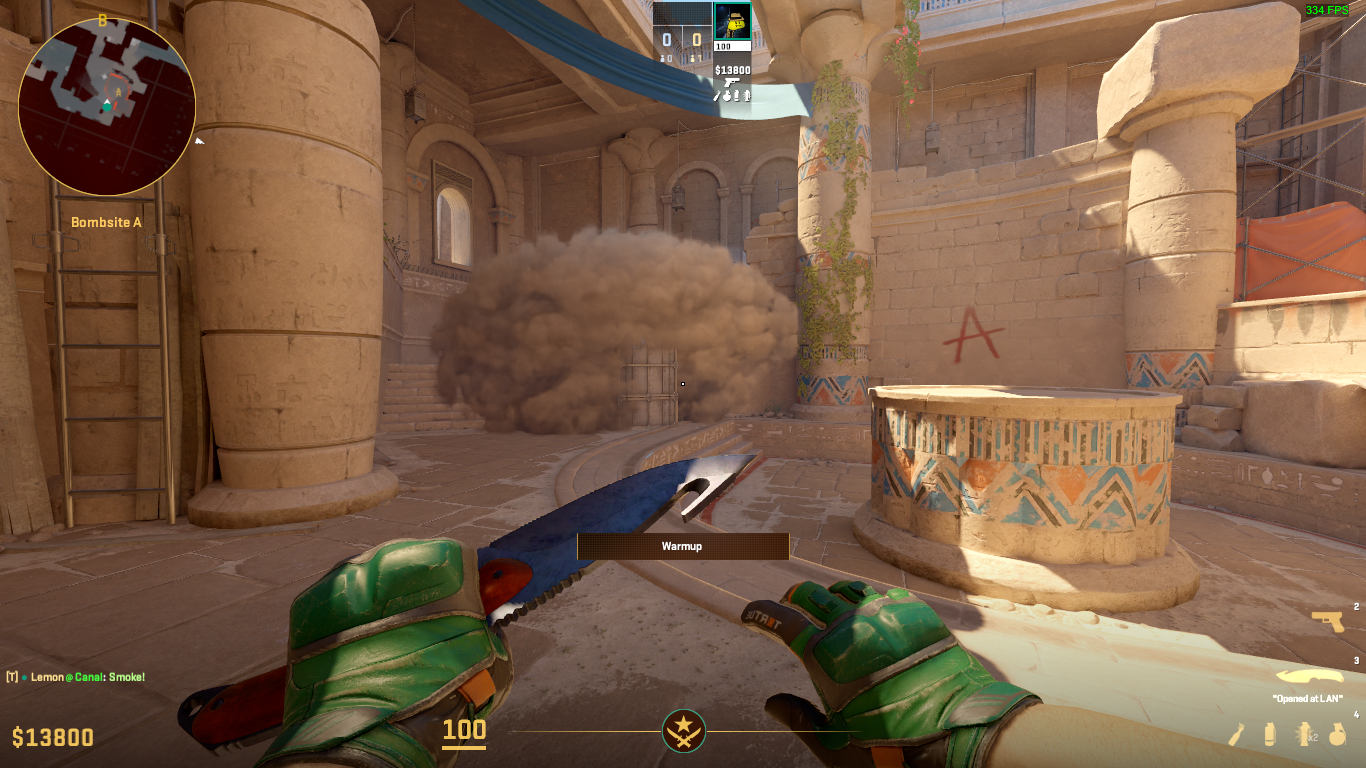Choose the HE grenade icon
1366x768 pixels.
[1336, 734]
